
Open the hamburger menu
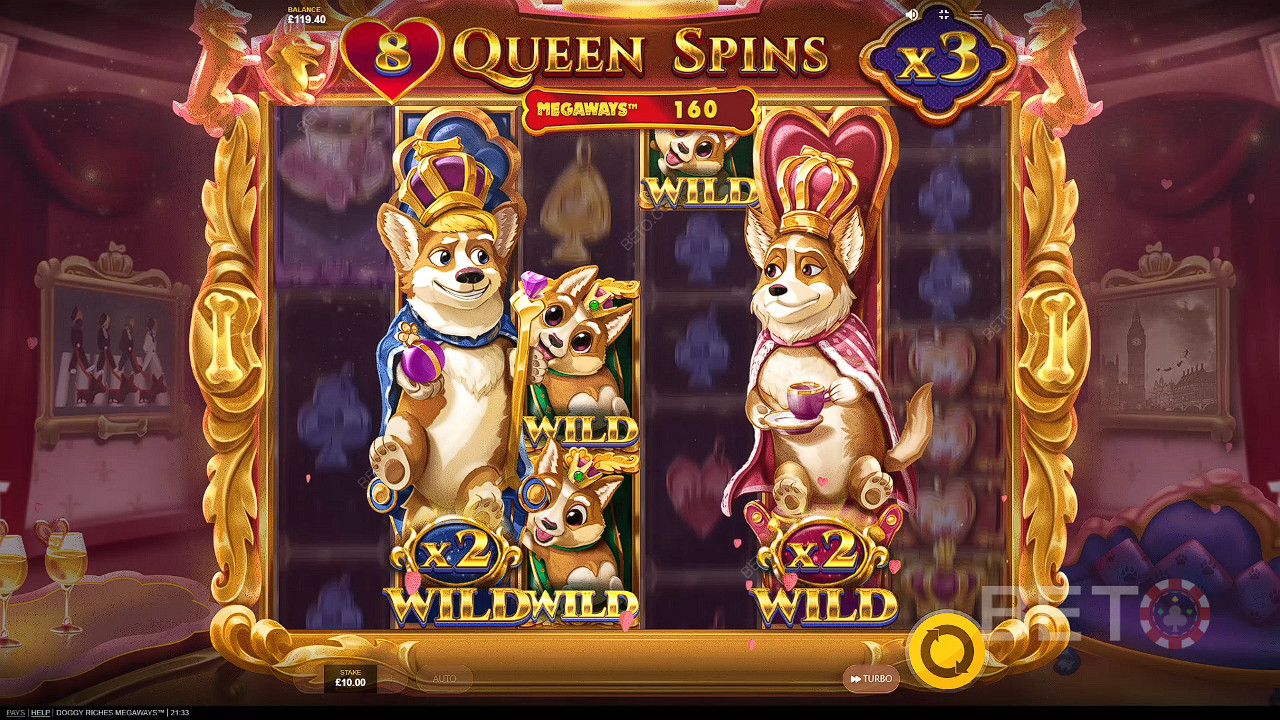point(976,15)
